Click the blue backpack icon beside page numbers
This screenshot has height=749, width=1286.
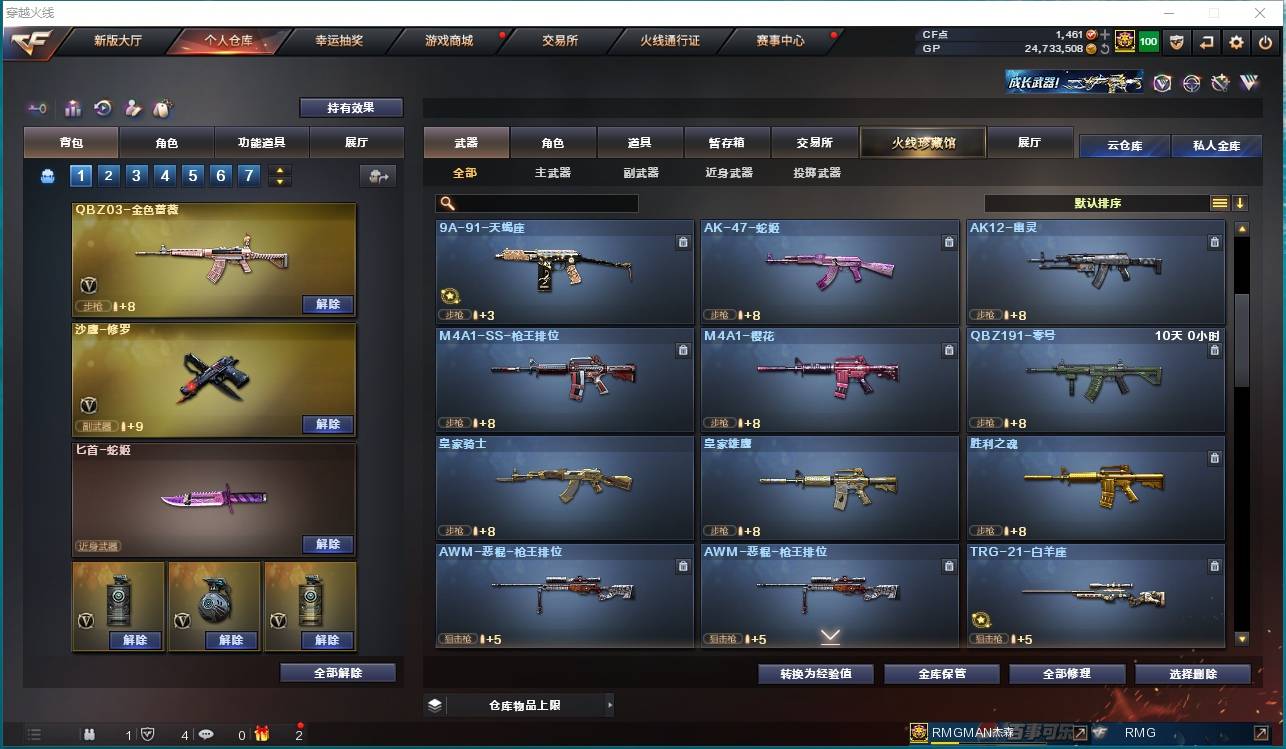click(47, 175)
